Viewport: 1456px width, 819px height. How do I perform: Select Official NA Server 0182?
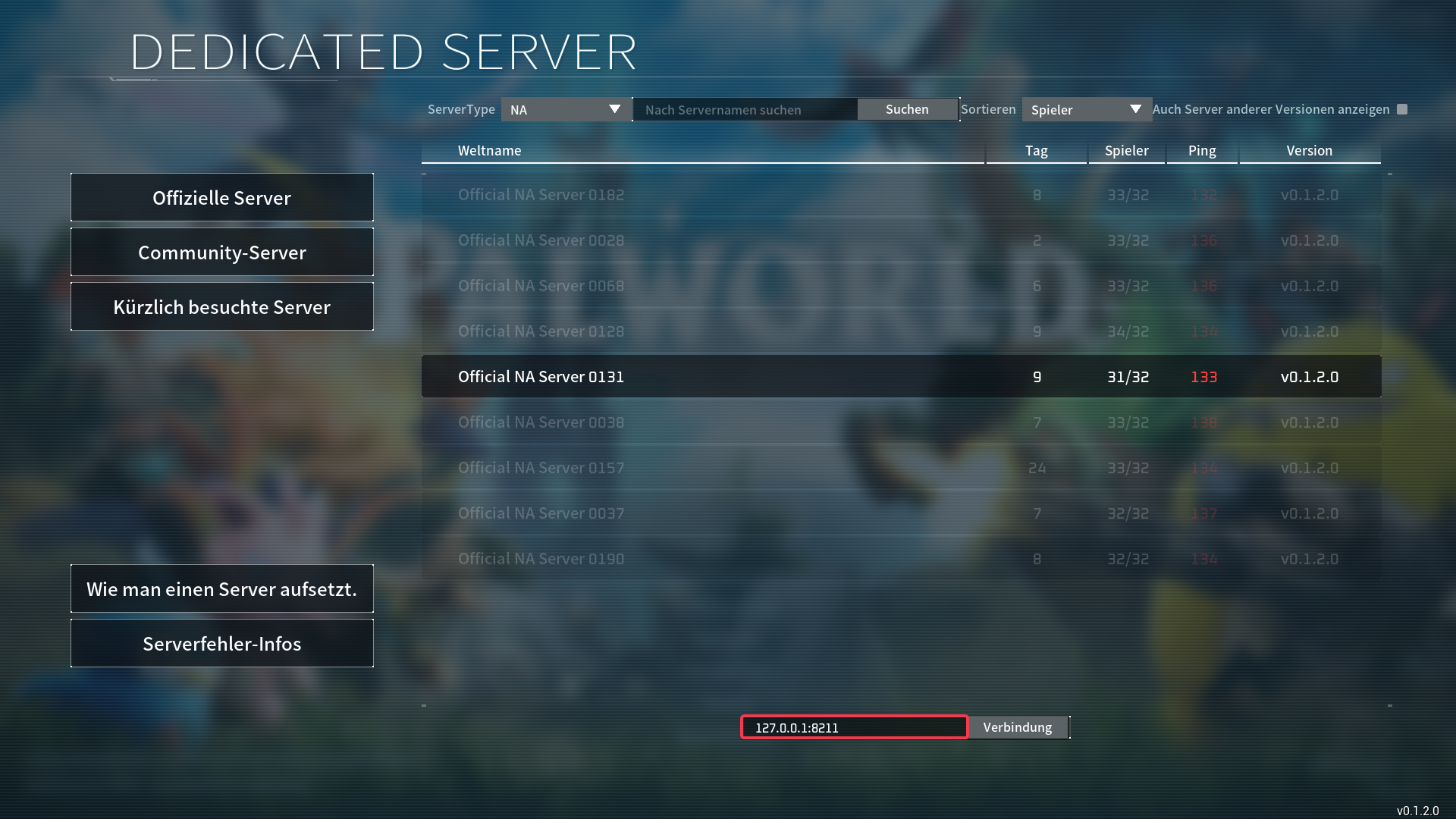901,195
